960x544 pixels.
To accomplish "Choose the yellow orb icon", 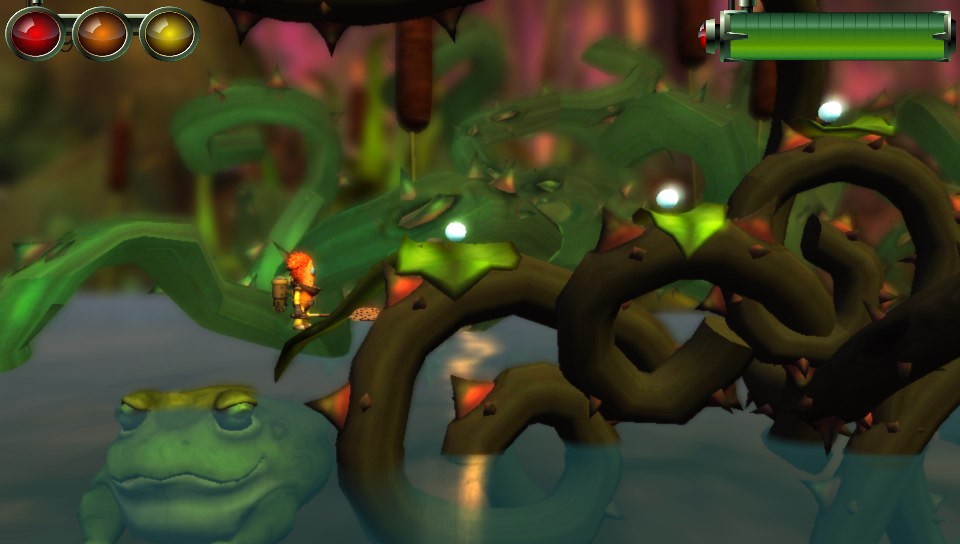I will (x=168, y=33).
